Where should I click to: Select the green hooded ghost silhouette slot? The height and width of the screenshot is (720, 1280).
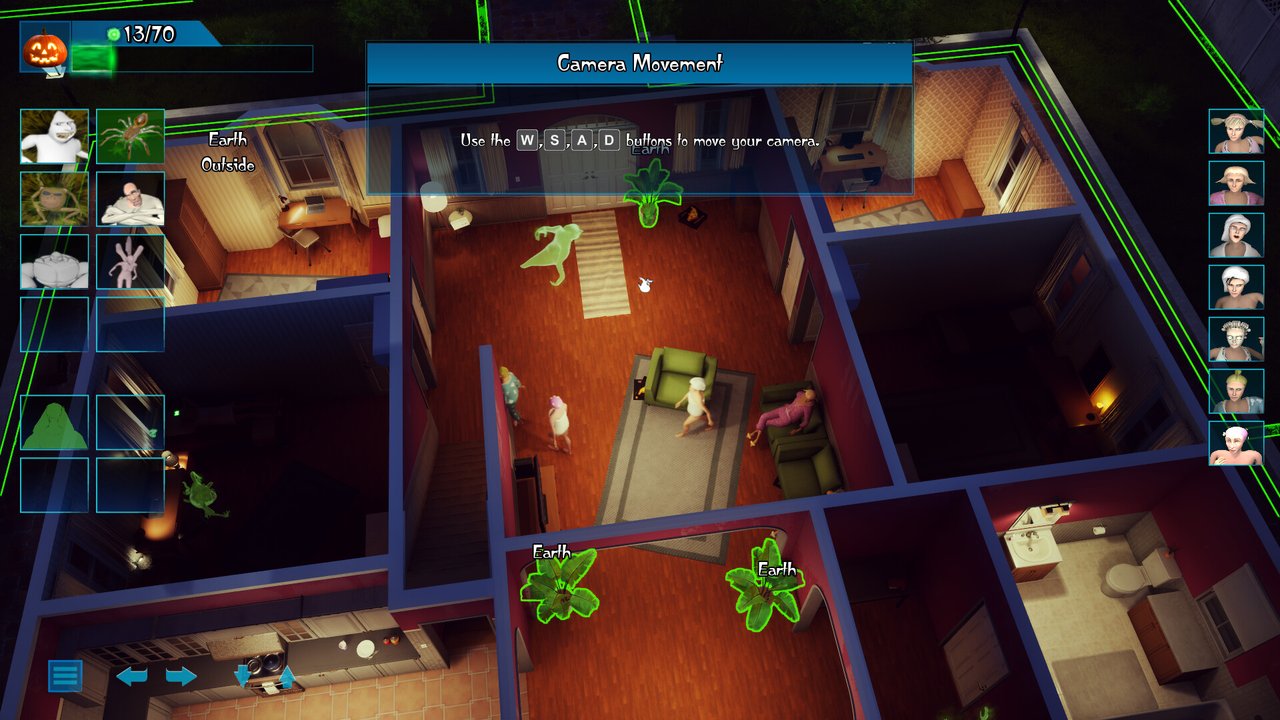pos(54,423)
